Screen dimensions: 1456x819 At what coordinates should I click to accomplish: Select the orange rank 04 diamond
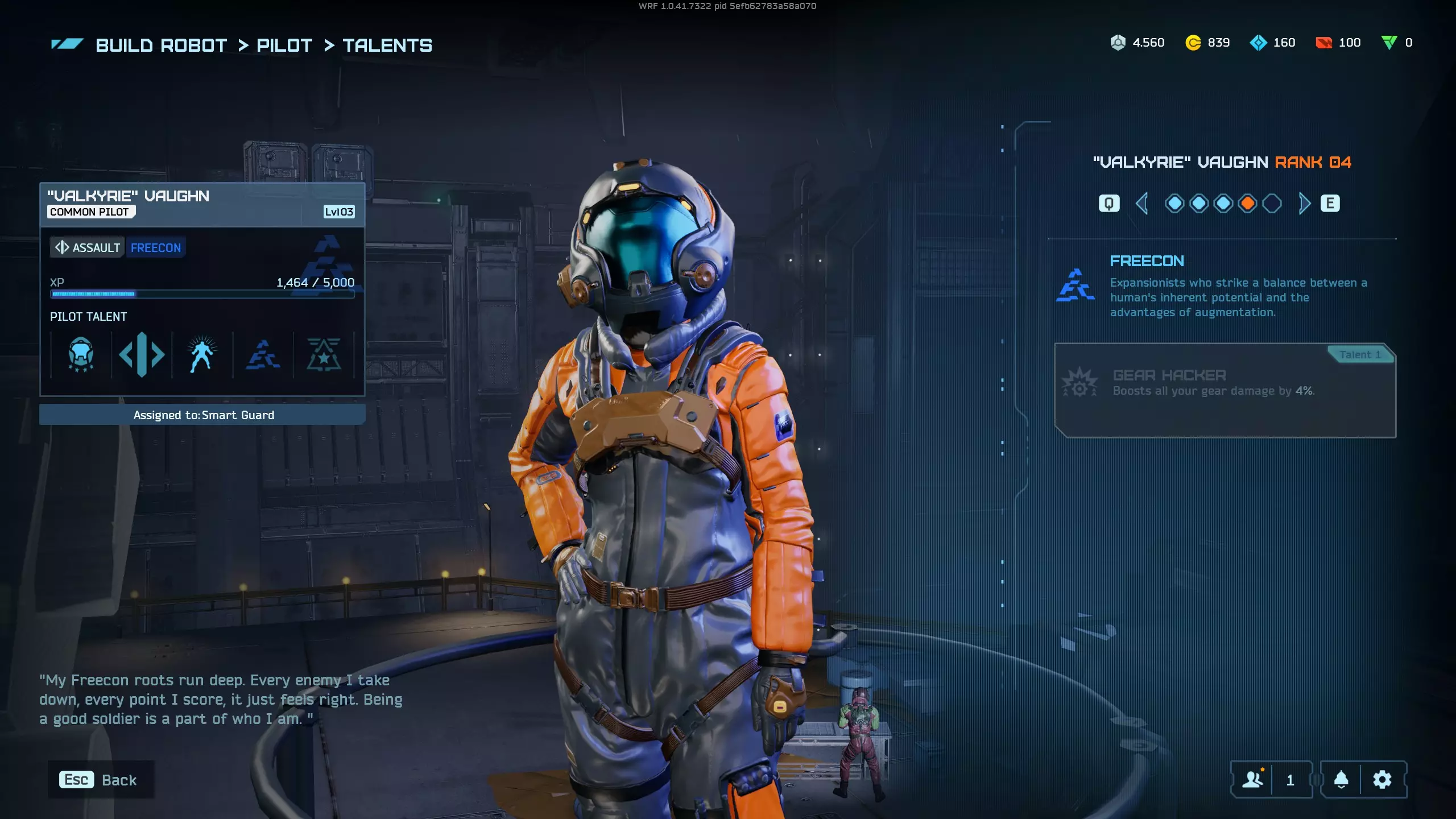[1247, 203]
